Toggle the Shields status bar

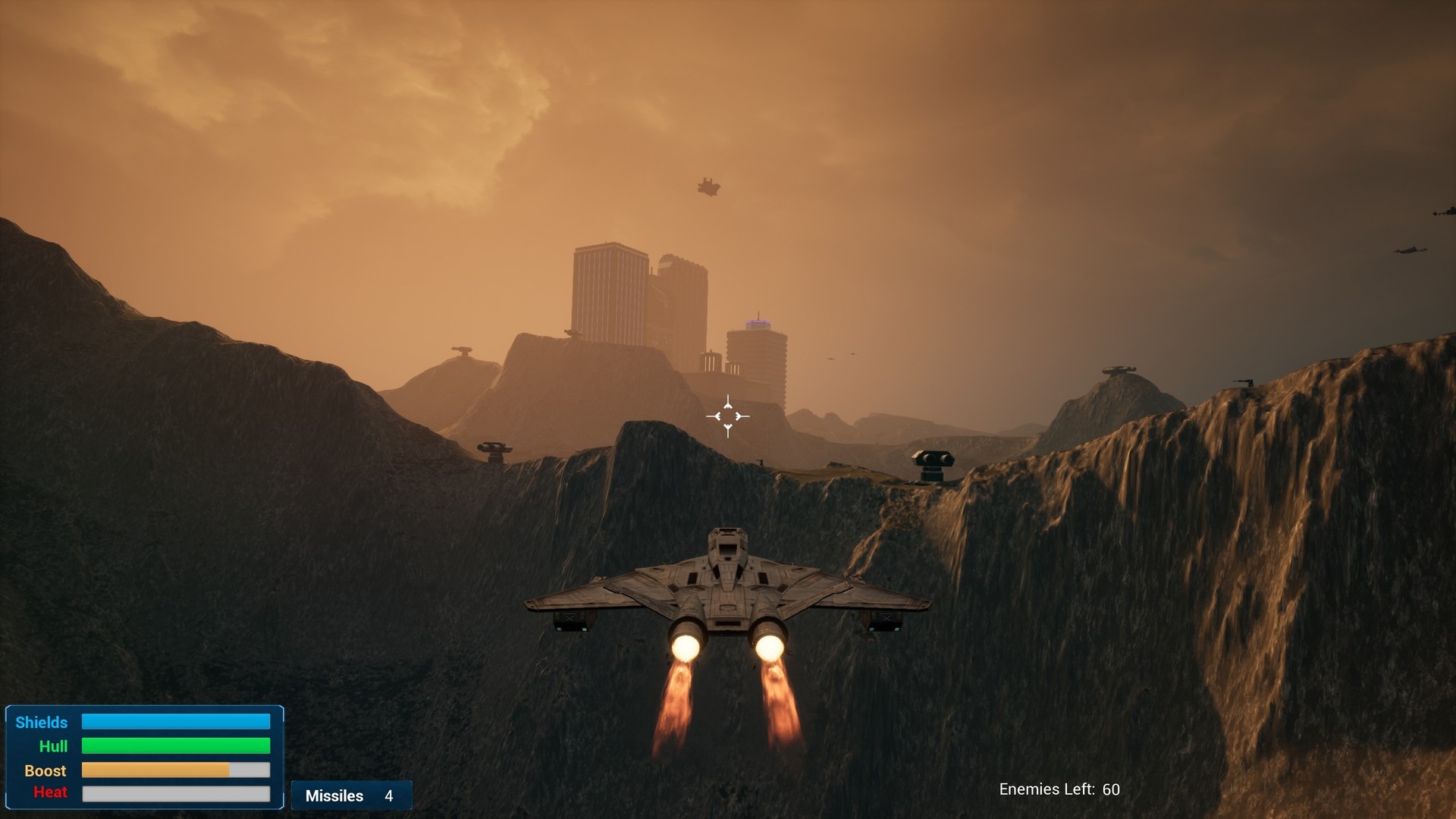[x=176, y=722]
